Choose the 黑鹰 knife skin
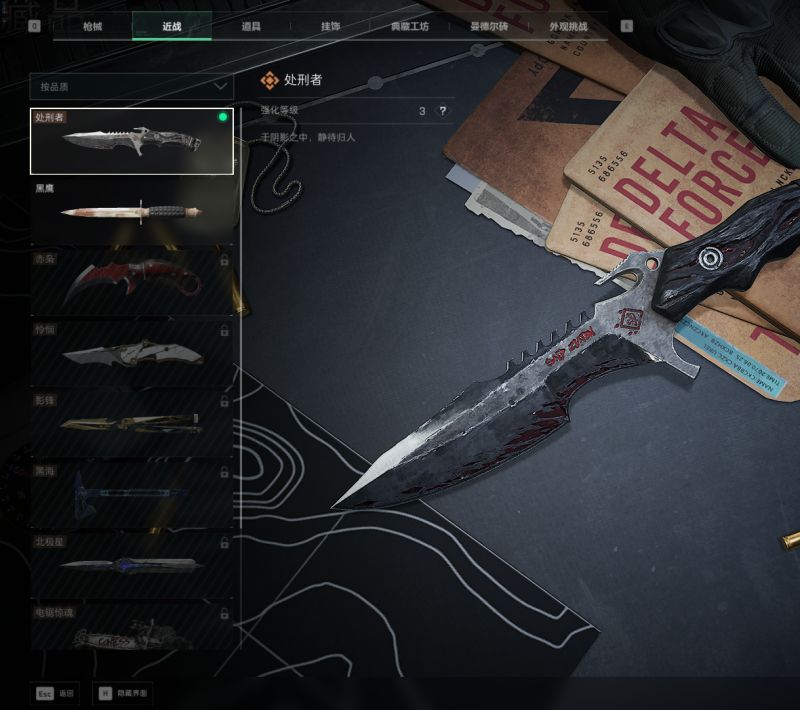Image resolution: width=800 pixels, height=710 pixels. point(131,211)
